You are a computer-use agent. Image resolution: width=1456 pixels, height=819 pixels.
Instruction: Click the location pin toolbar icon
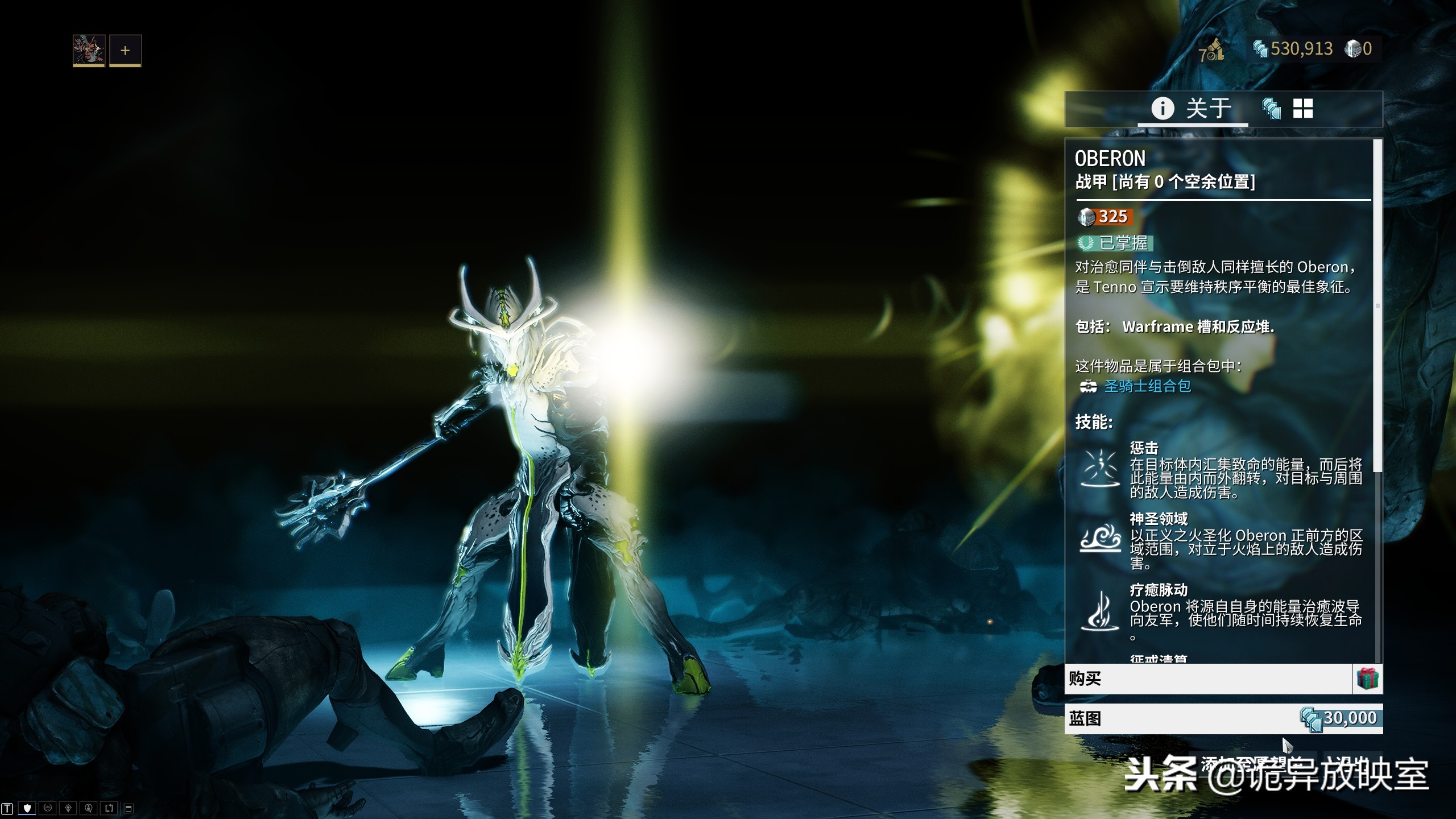pyautogui.click(x=68, y=808)
